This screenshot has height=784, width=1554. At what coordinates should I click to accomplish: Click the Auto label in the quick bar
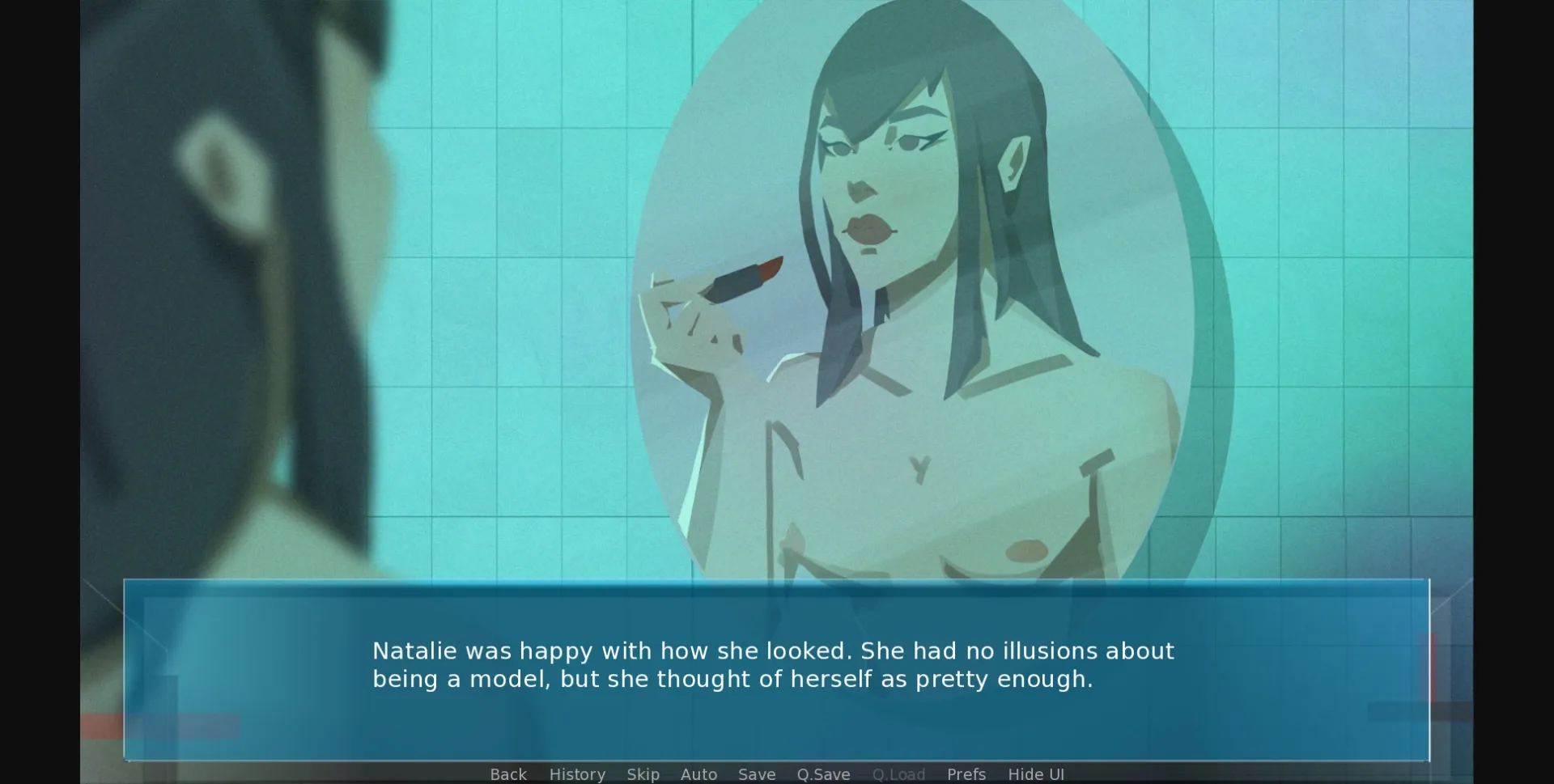(x=699, y=774)
